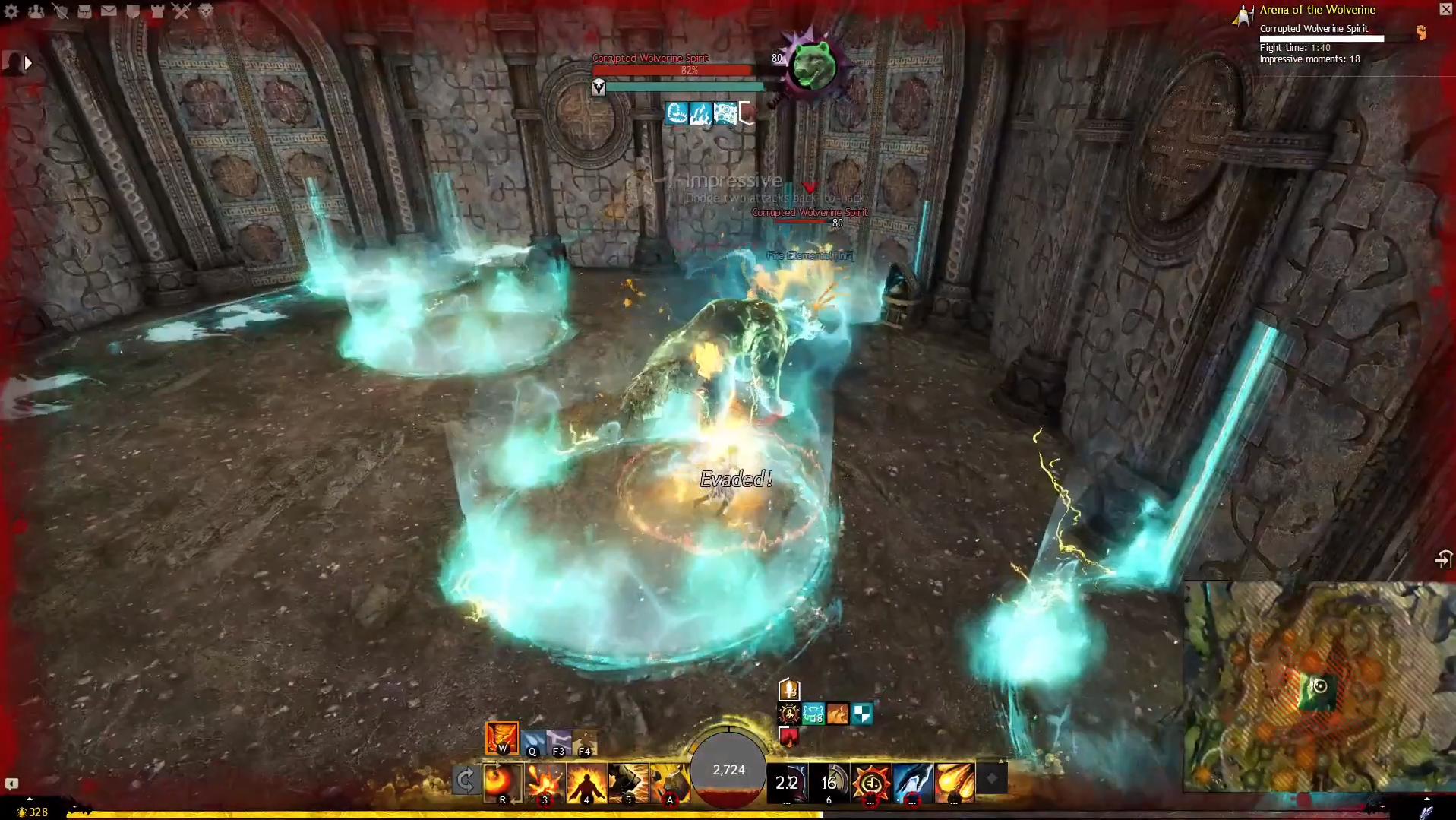Click the weapon swap arrows button
This screenshot has height=820, width=1456.
pos(465,780)
